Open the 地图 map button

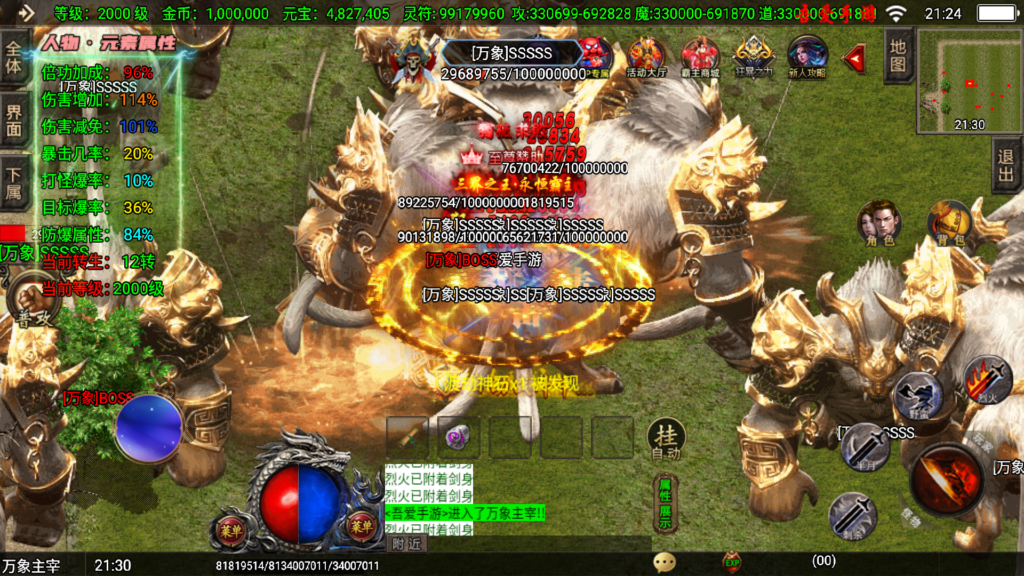898,56
